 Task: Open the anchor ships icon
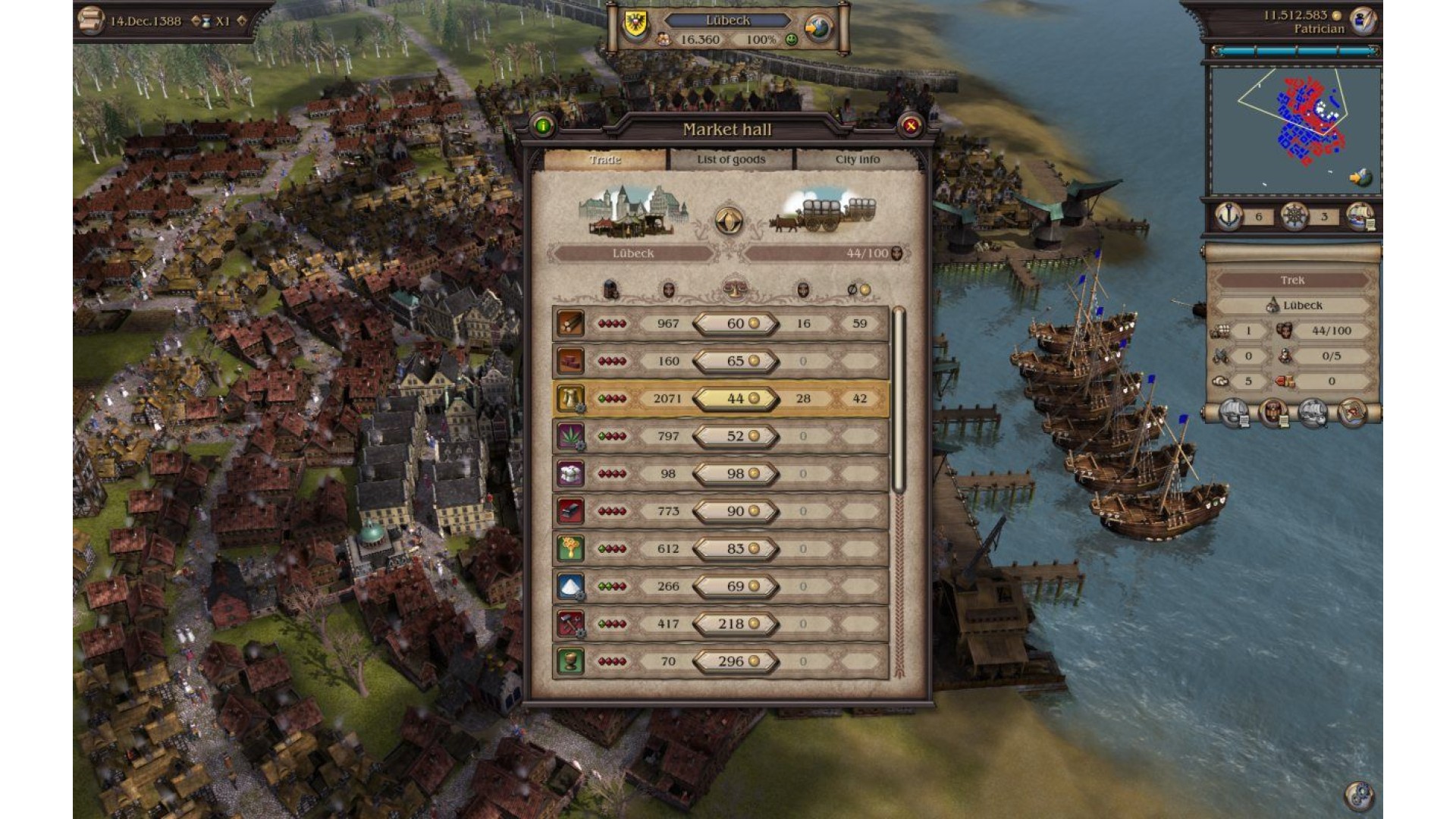(x=1229, y=216)
